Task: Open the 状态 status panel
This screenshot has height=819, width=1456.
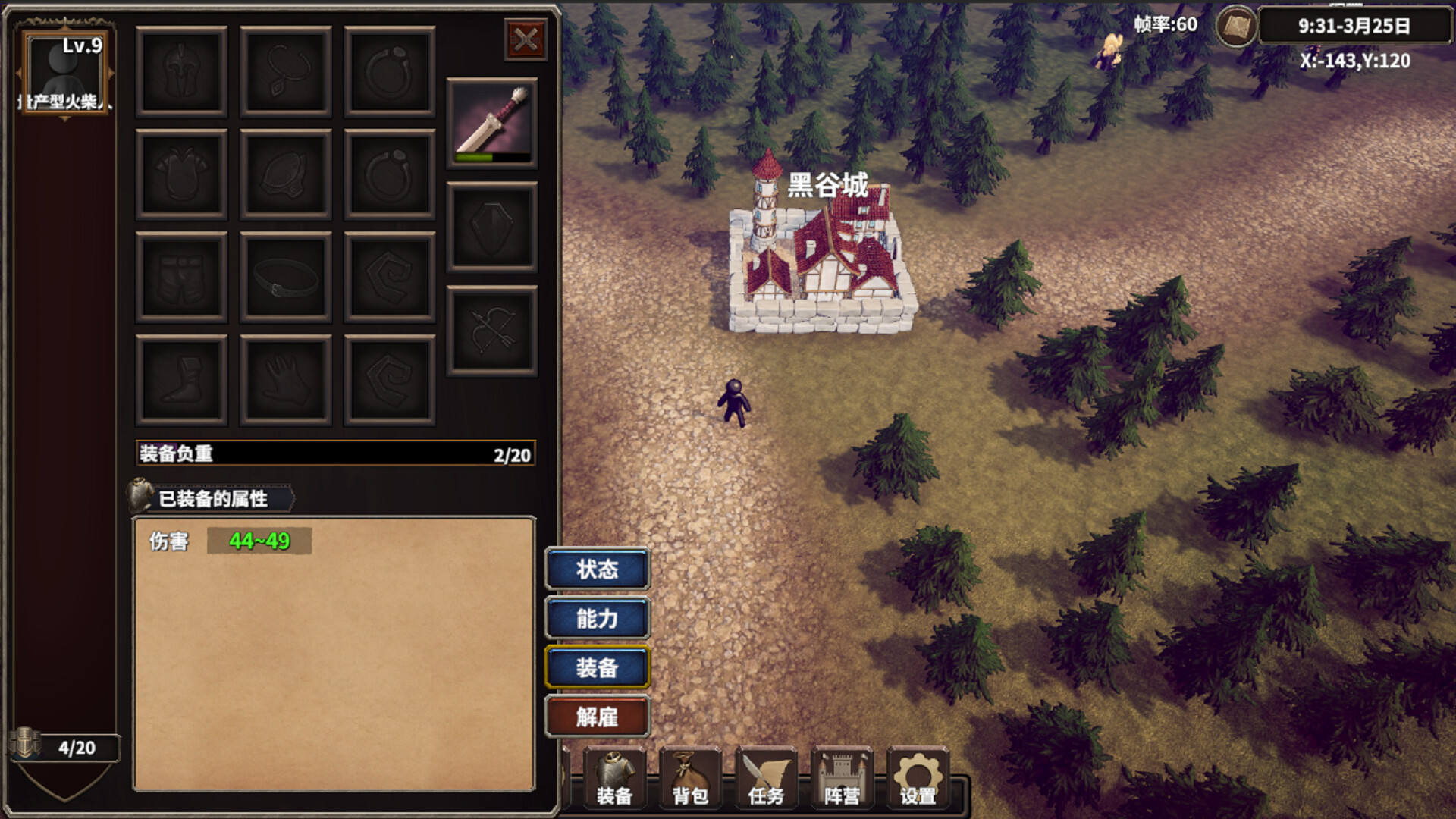Action: (x=598, y=570)
